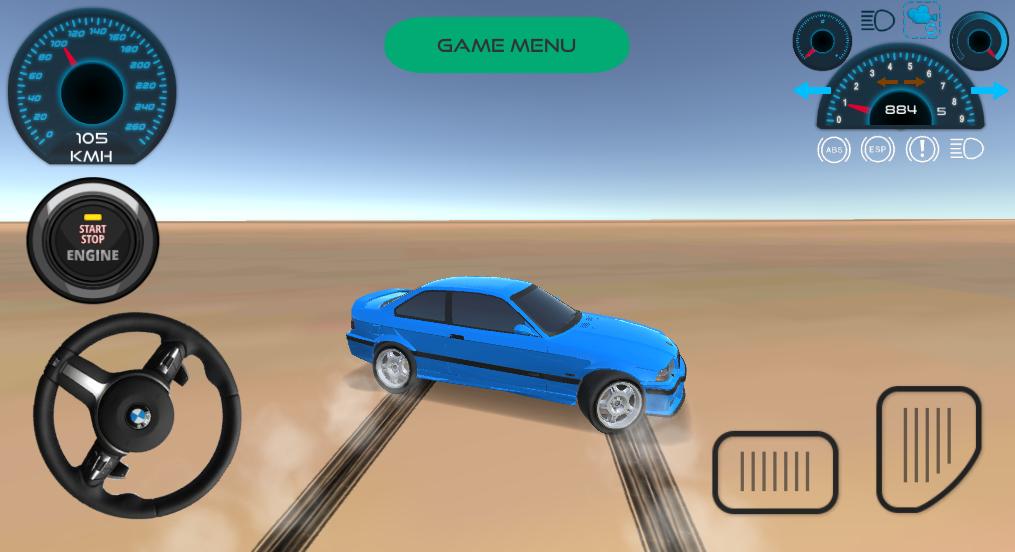1015x552 pixels.
Task: Toggle the ESP stability control
Action: click(878, 150)
